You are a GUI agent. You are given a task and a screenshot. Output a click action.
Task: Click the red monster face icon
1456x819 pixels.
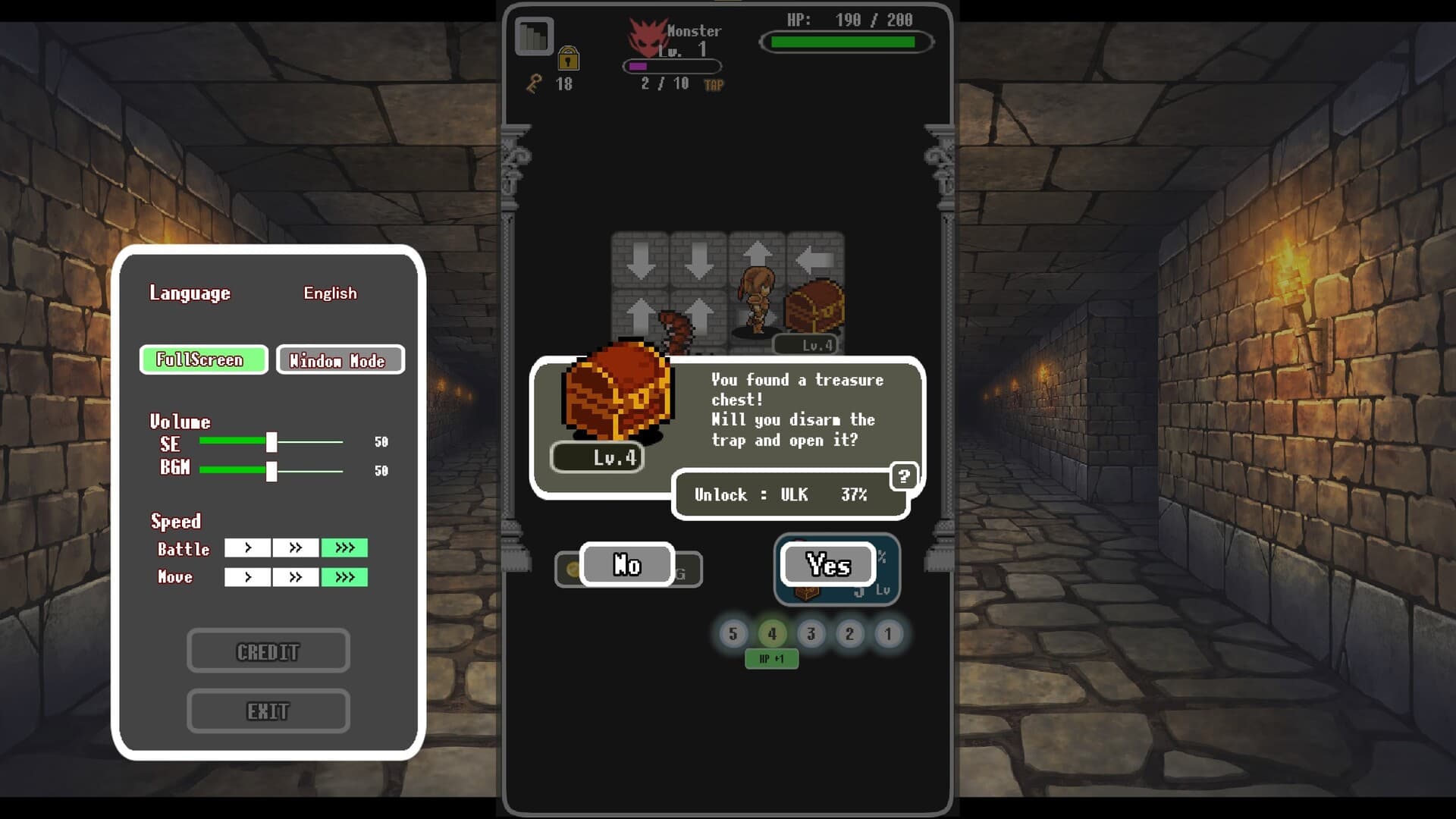click(648, 39)
